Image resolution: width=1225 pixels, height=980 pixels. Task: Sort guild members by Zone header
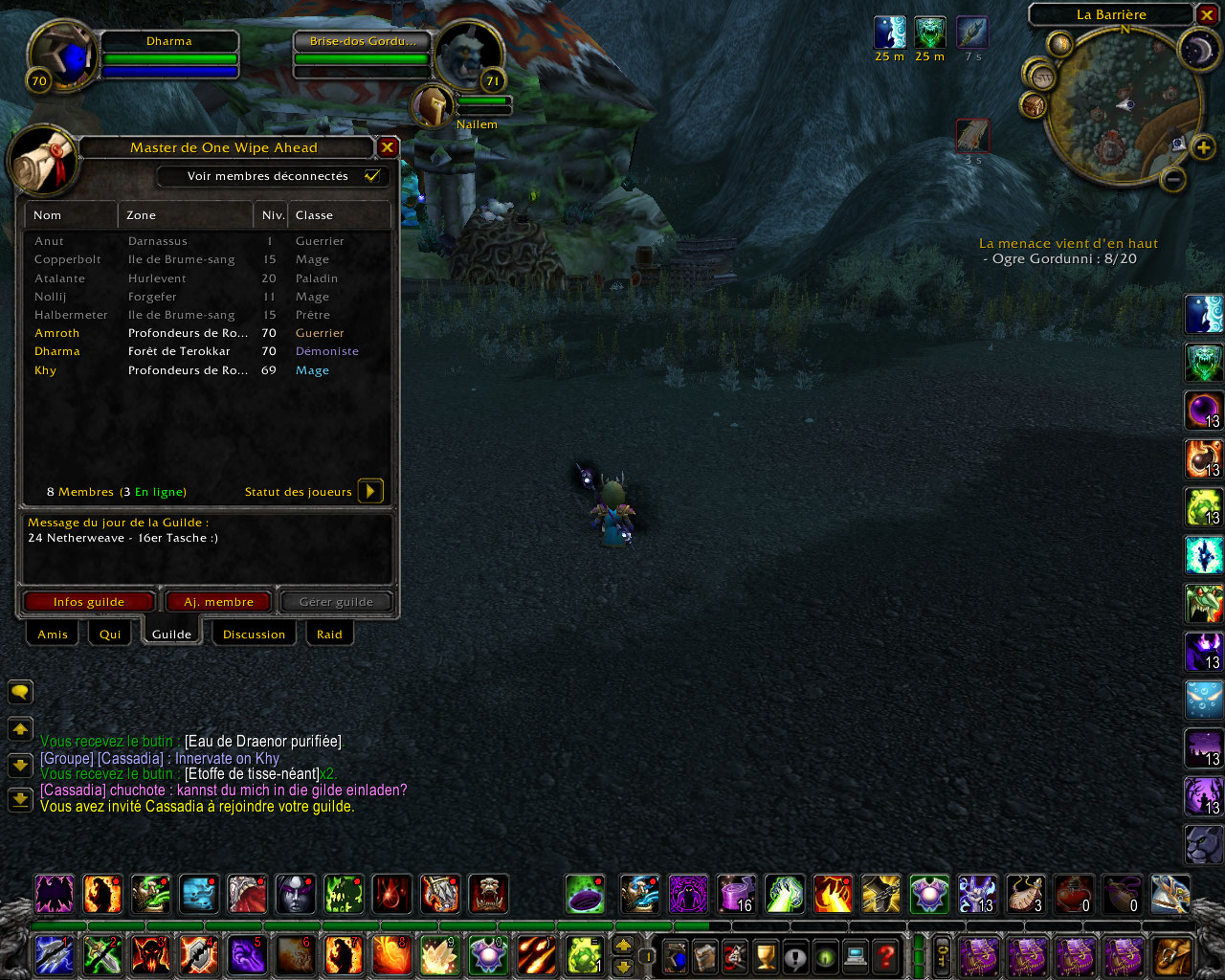pos(185,215)
